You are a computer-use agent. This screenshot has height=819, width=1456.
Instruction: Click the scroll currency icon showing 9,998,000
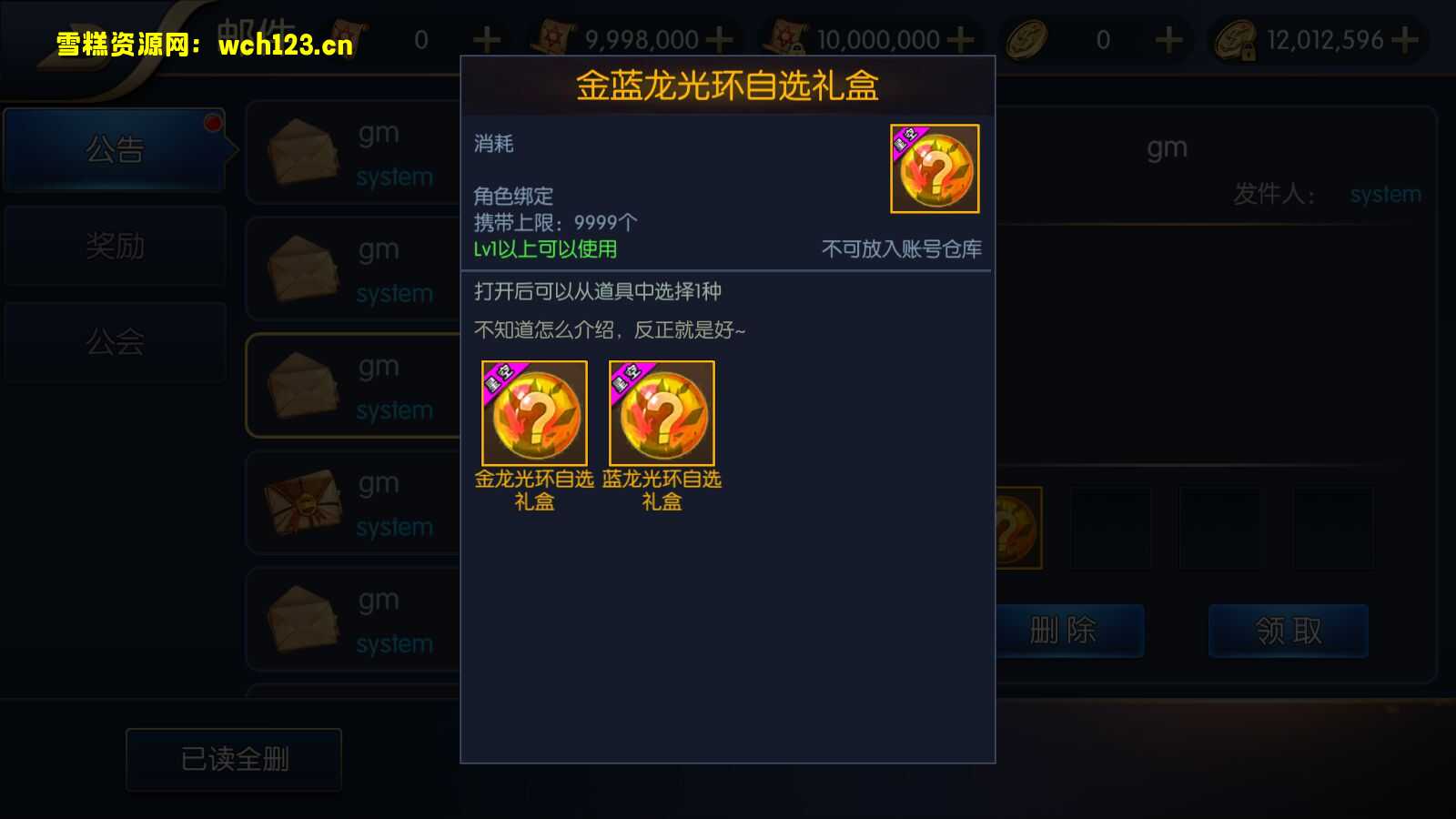point(555,38)
